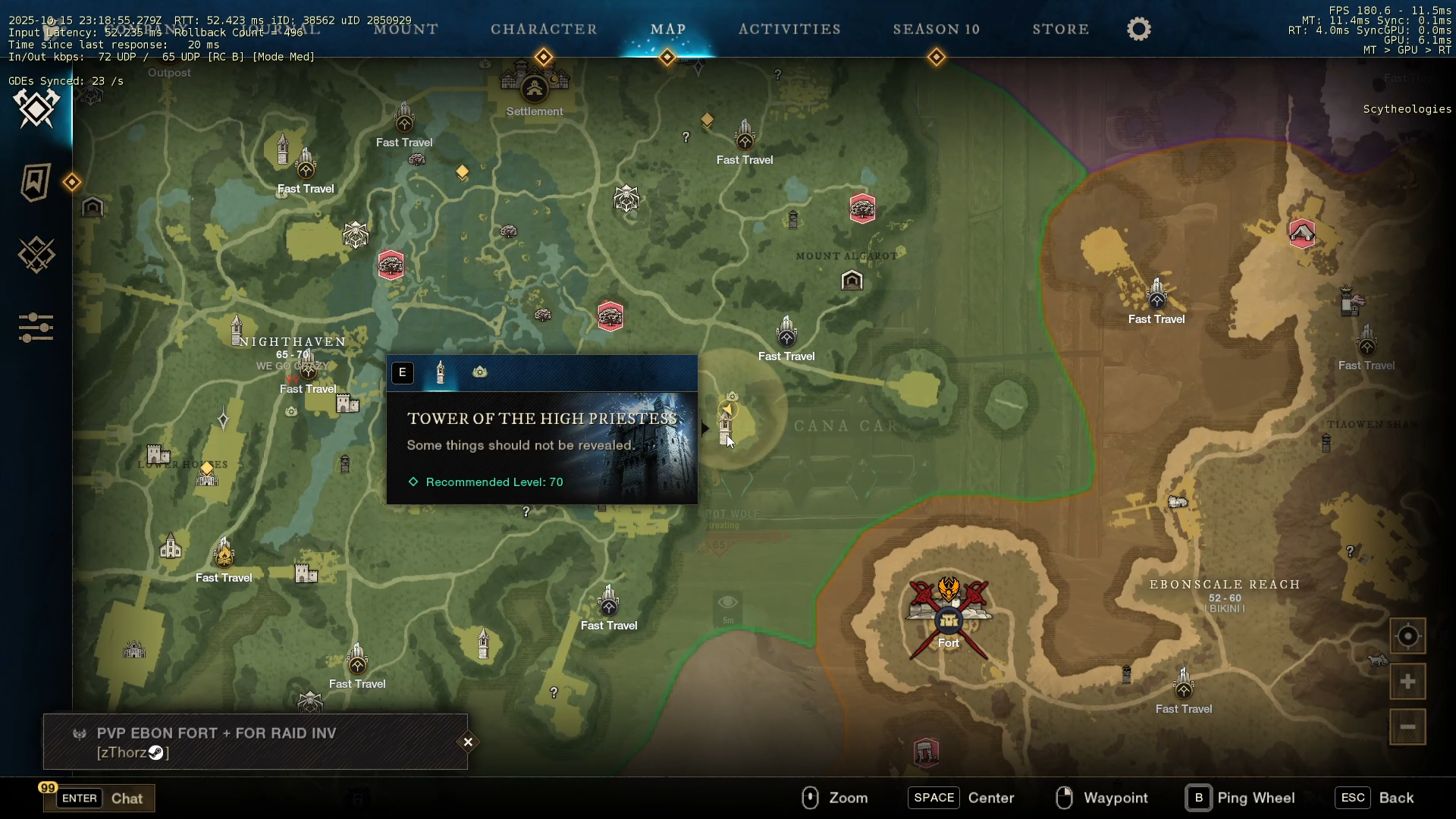Open the Season 10 tab

936,30
